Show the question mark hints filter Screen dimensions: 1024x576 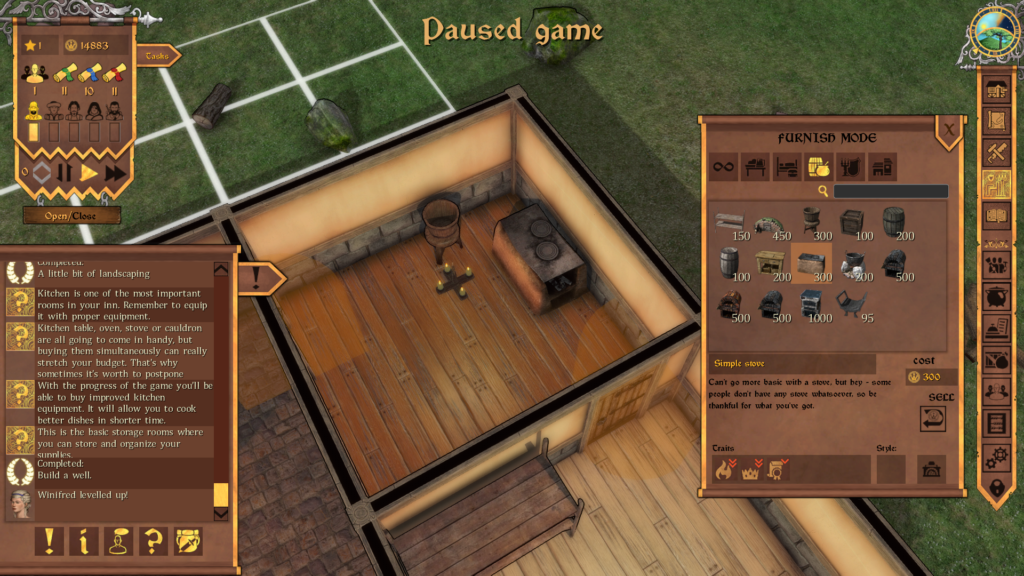click(152, 541)
